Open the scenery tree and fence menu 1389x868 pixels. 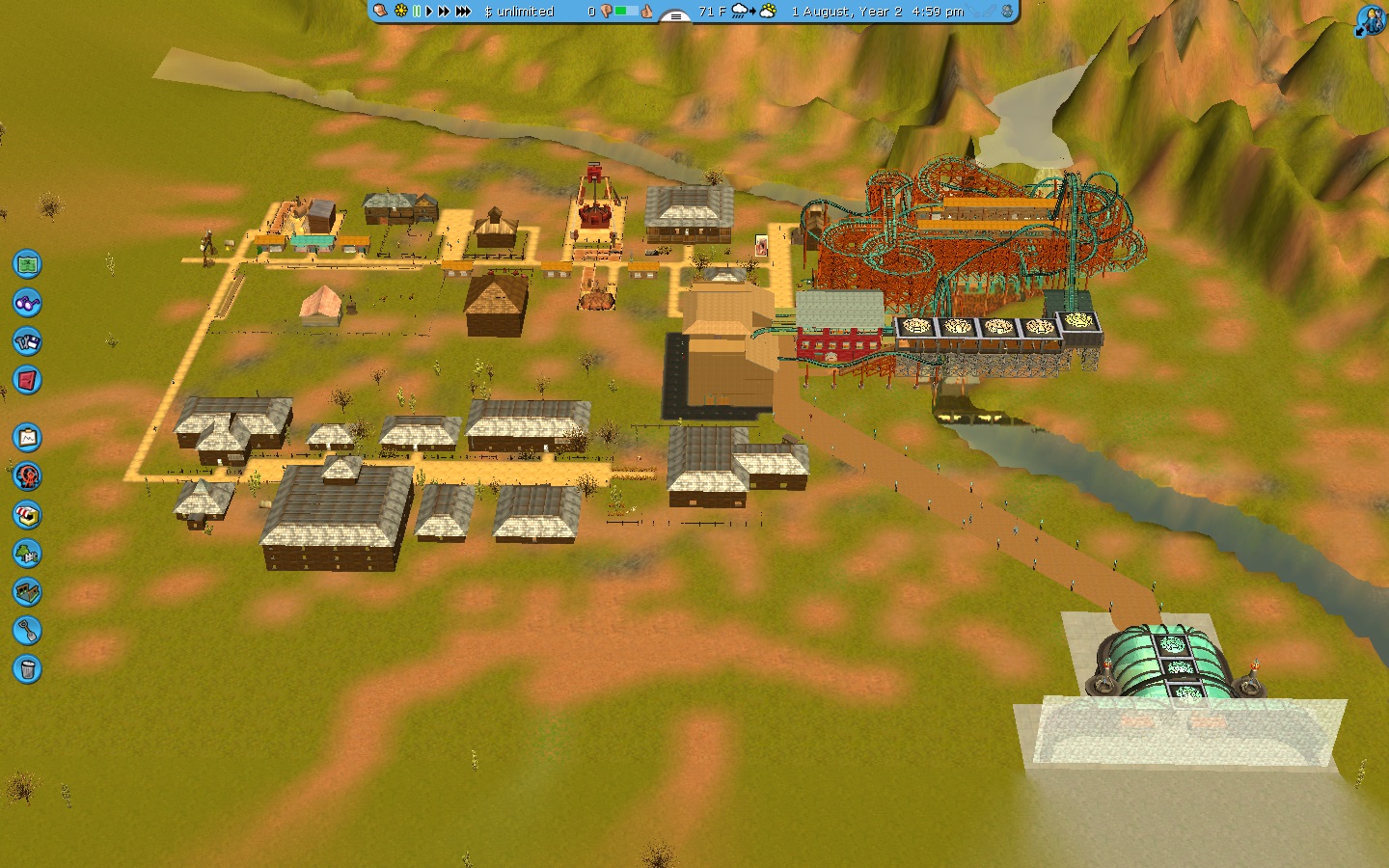point(27,554)
